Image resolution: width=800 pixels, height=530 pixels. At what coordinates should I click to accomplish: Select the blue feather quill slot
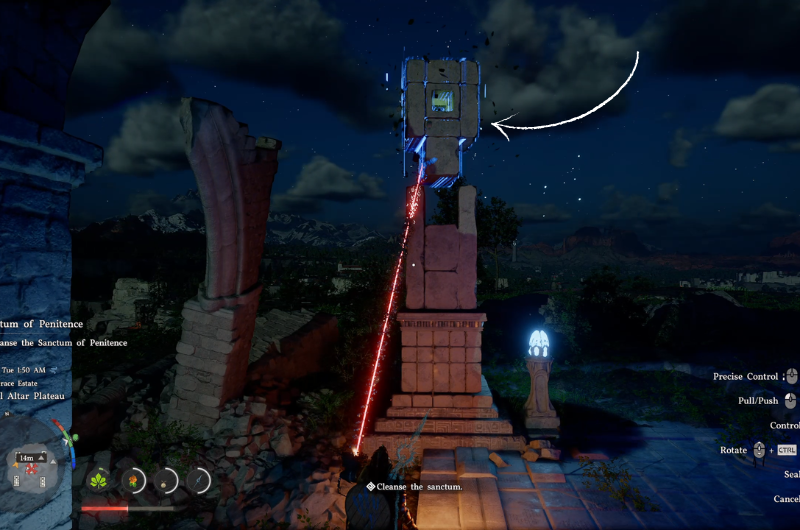(x=199, y=481)
